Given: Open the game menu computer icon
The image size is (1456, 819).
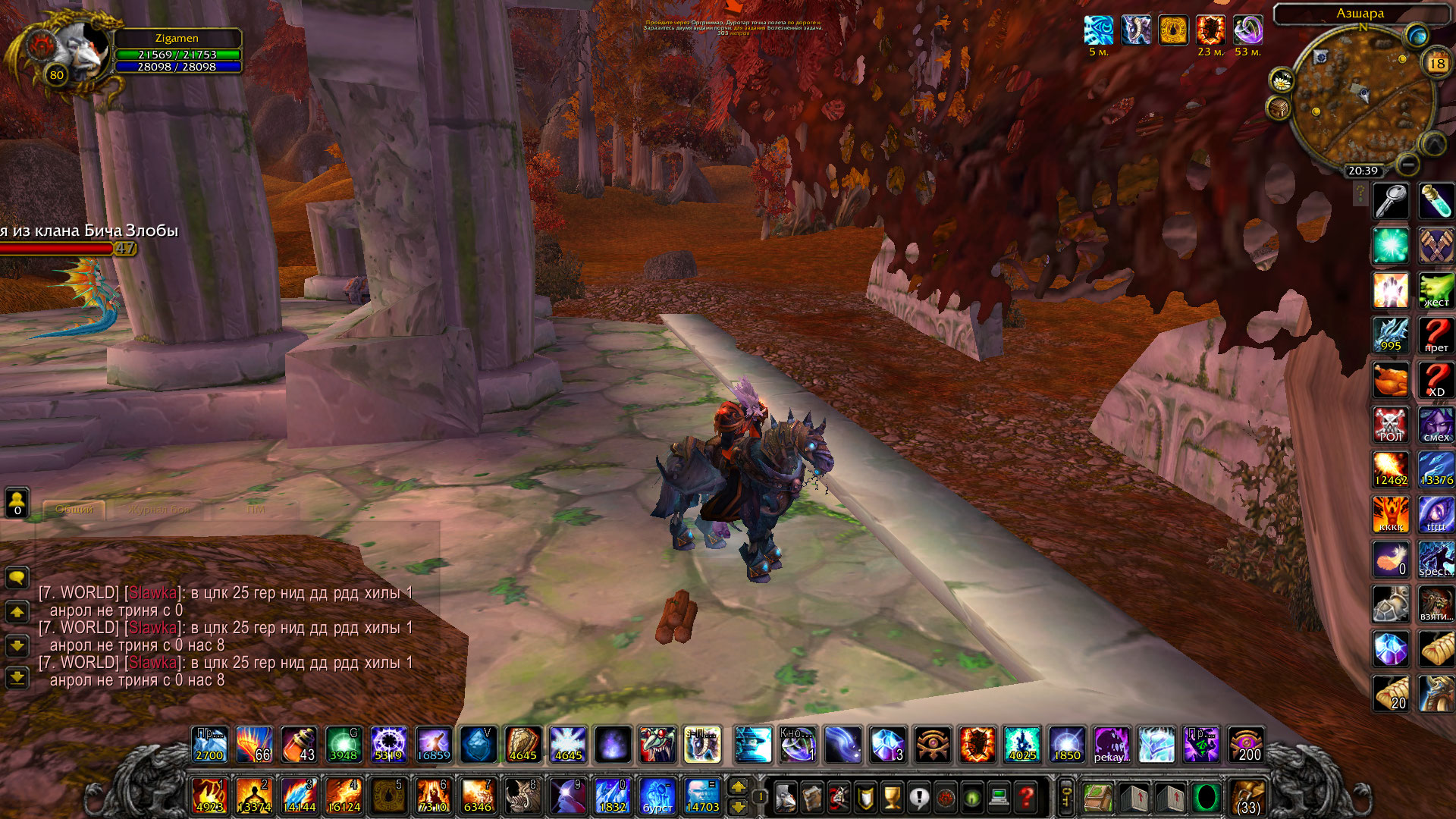Looking at the screenshot, I should point(999,798).
